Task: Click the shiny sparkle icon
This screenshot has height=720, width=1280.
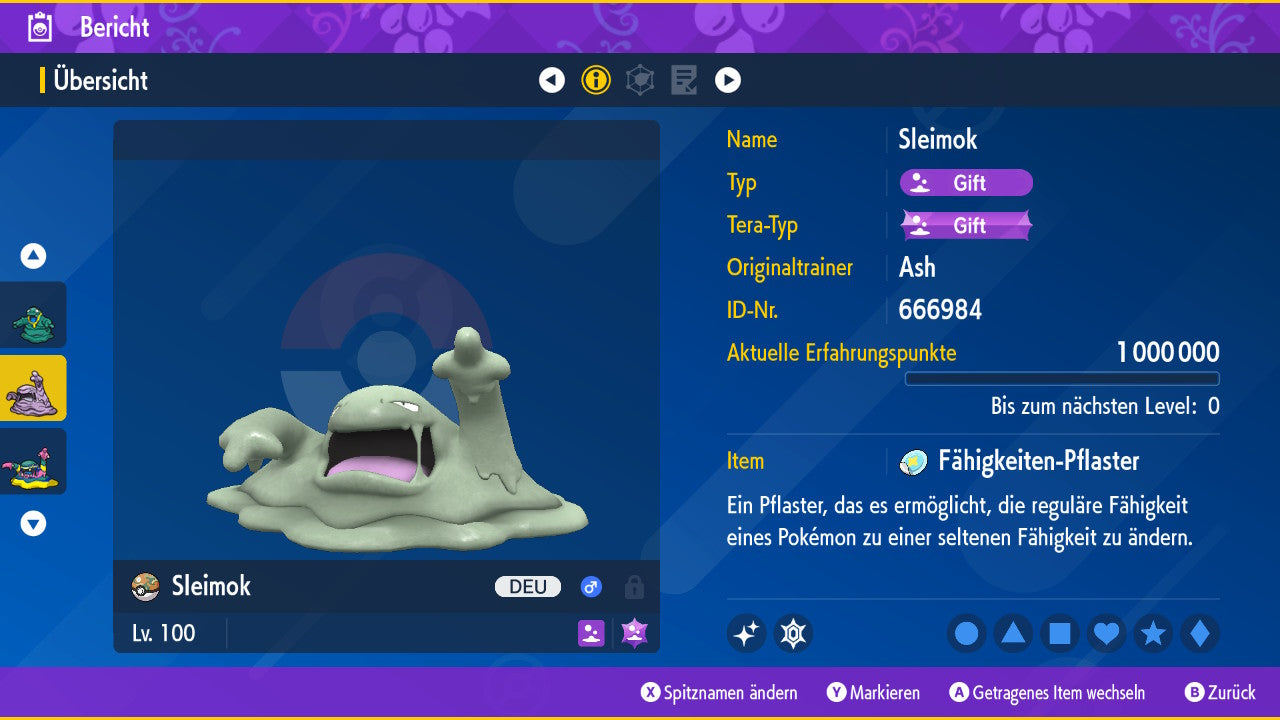Action: pyautogui.click(x=746, y=633)
